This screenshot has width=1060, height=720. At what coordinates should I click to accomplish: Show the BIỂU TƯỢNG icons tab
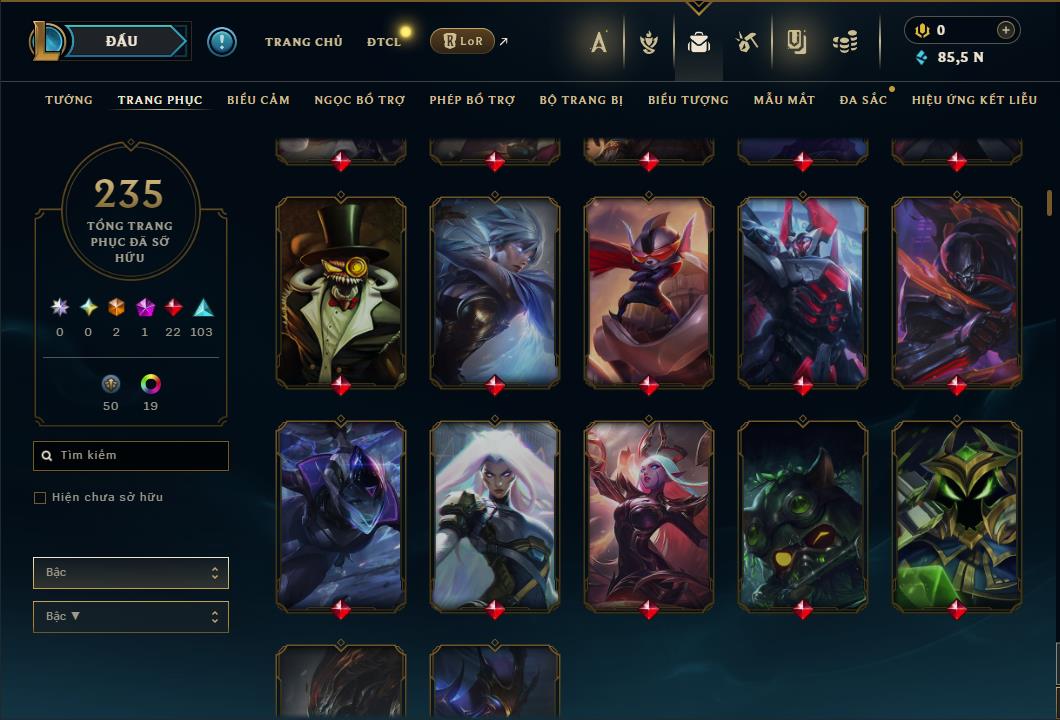(688, 100)
